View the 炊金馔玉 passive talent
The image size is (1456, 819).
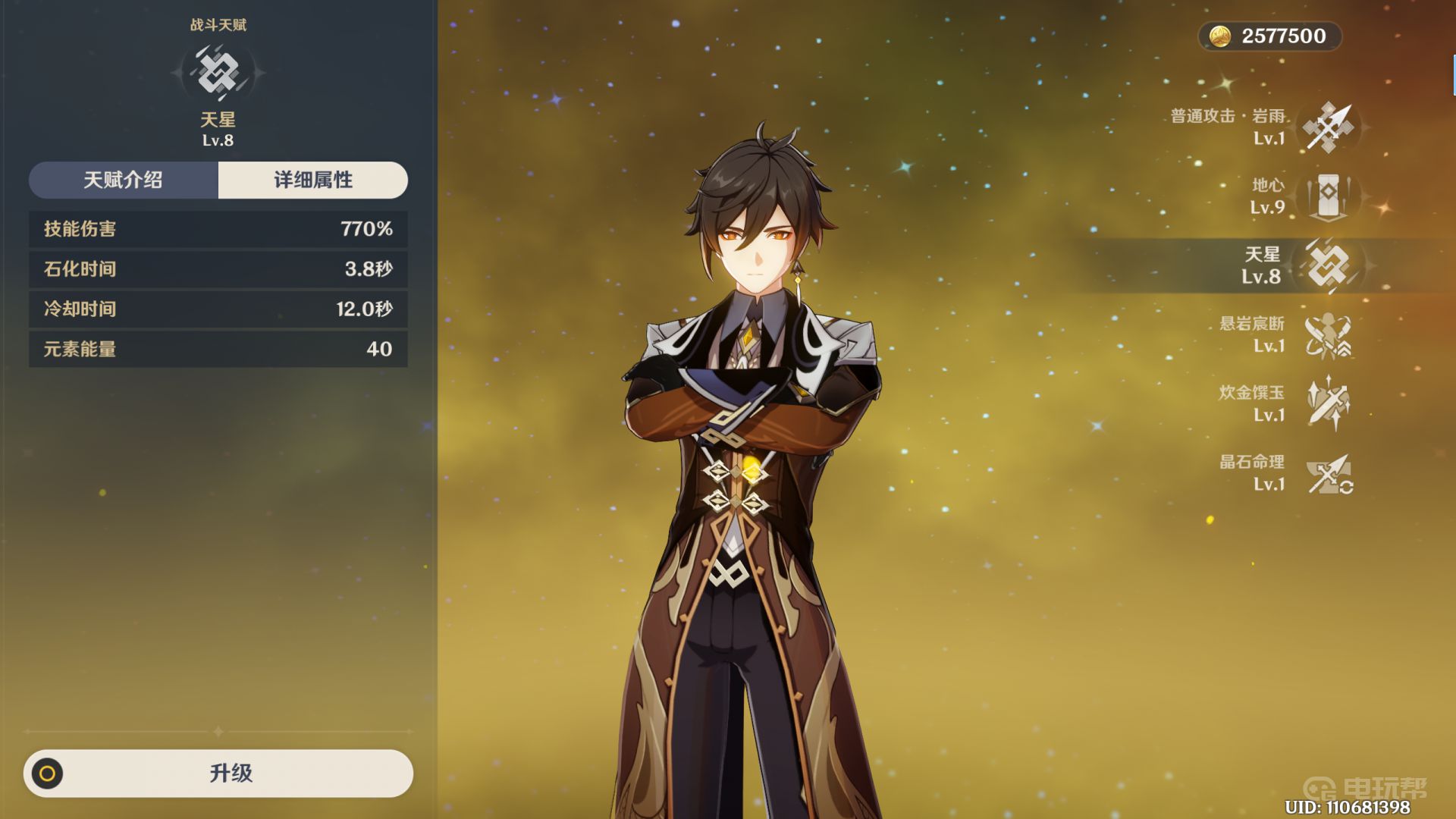click(1328, 404)
